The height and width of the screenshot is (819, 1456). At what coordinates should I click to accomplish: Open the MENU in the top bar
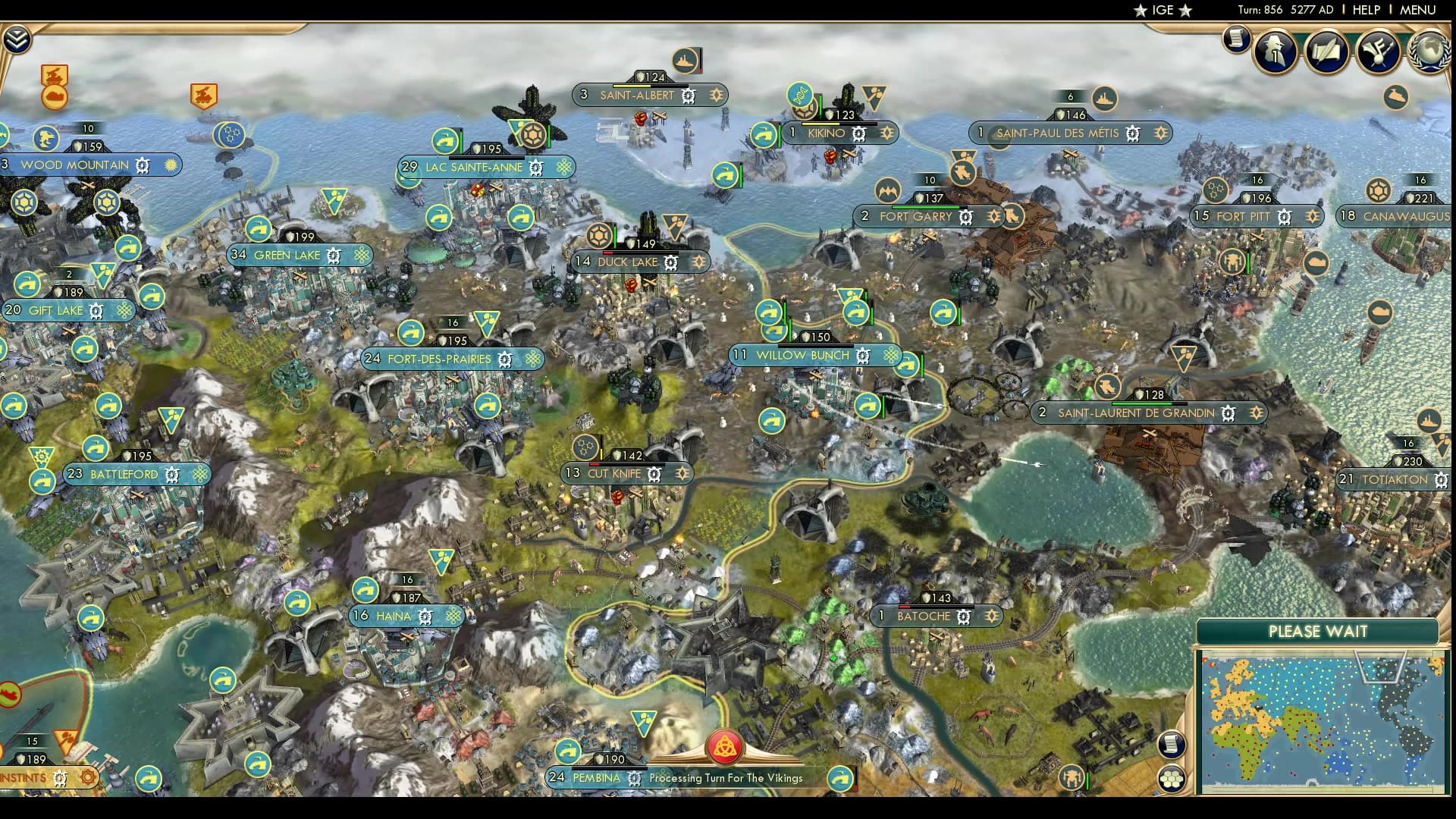tap(1417, 10)
